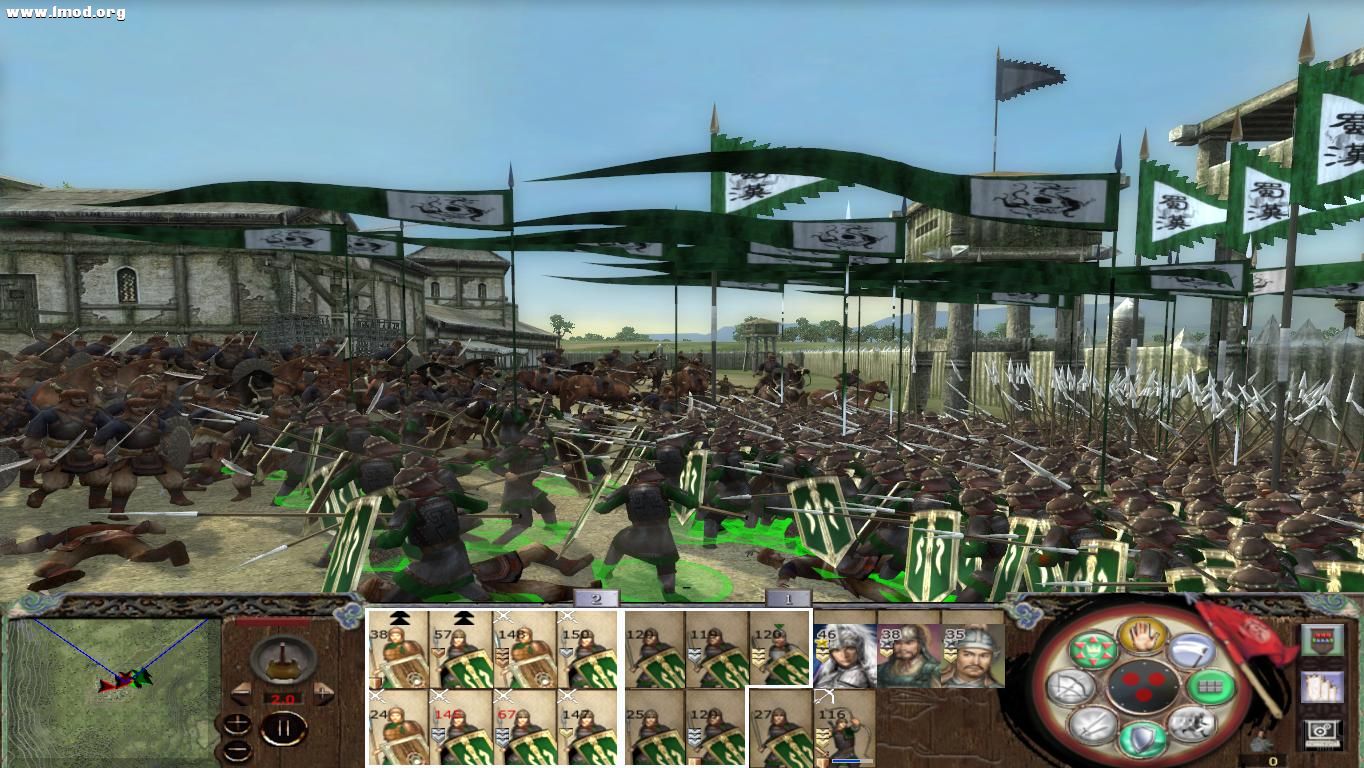This screenshot has height=768, width=1364.
Task: Click the Halt order hand icon
Action: (1145, 635)
